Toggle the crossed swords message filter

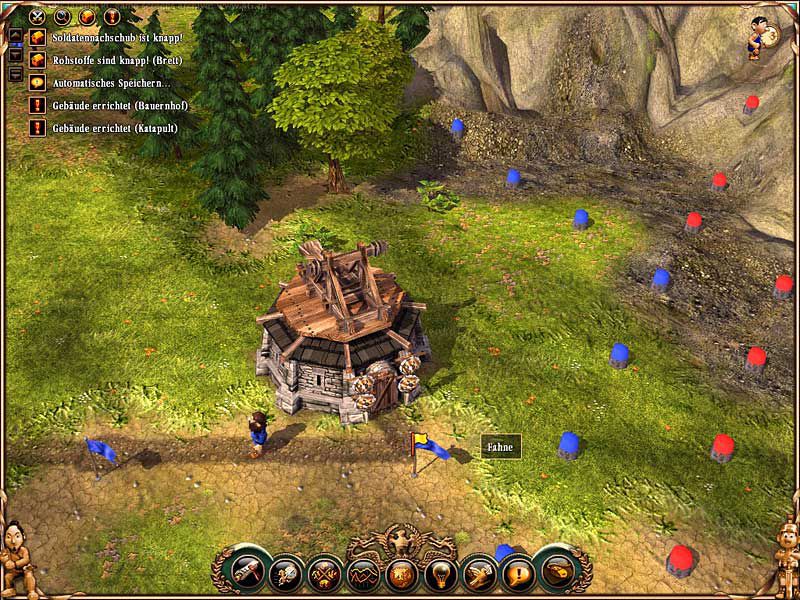(38, 17)
